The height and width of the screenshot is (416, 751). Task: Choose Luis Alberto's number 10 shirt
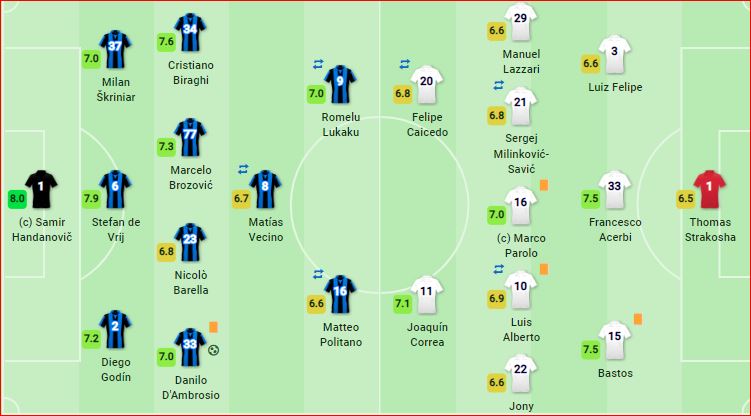[x=520, y=288]
